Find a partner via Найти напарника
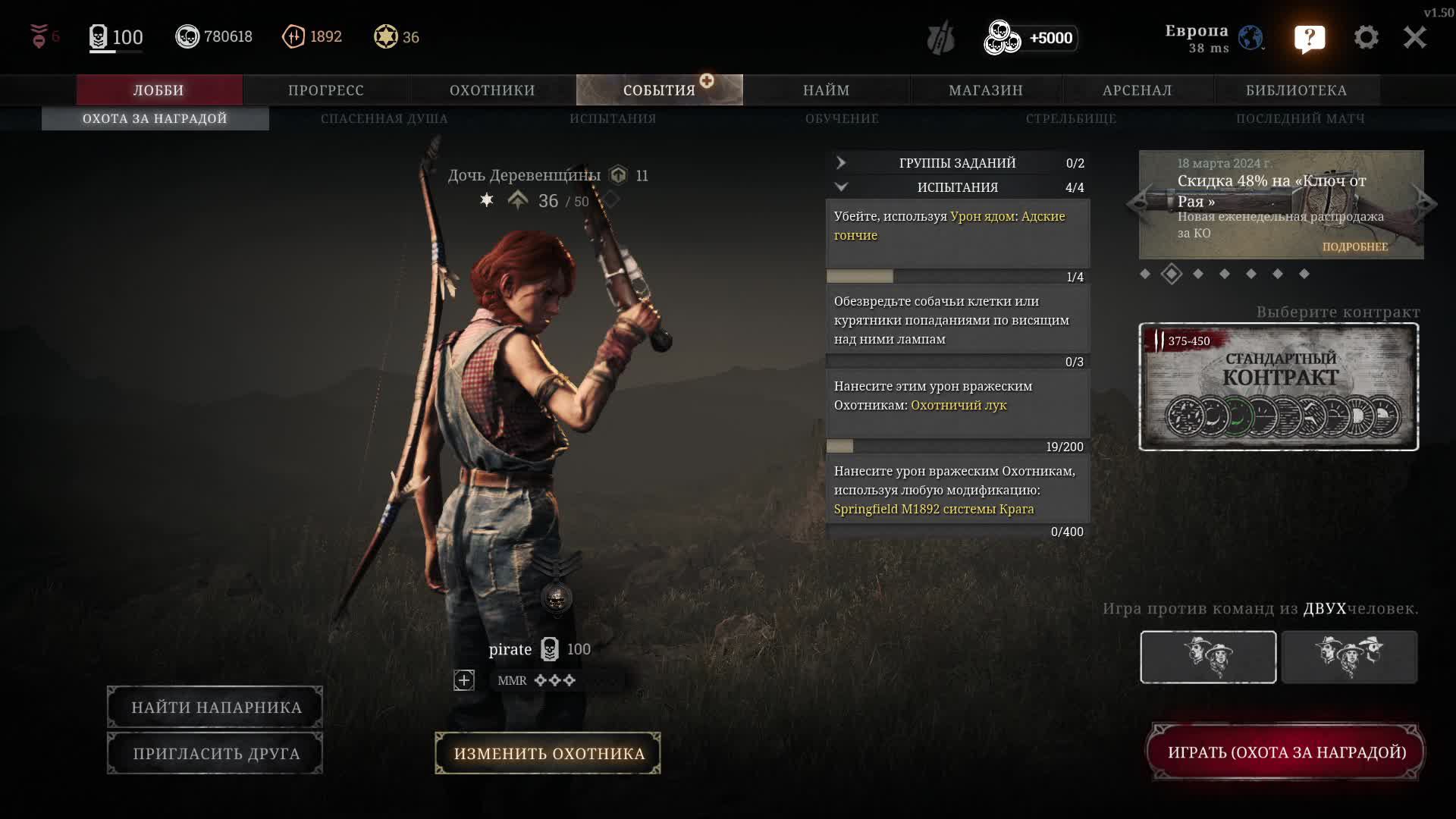 pyautogui.click(x=215, y=708)
